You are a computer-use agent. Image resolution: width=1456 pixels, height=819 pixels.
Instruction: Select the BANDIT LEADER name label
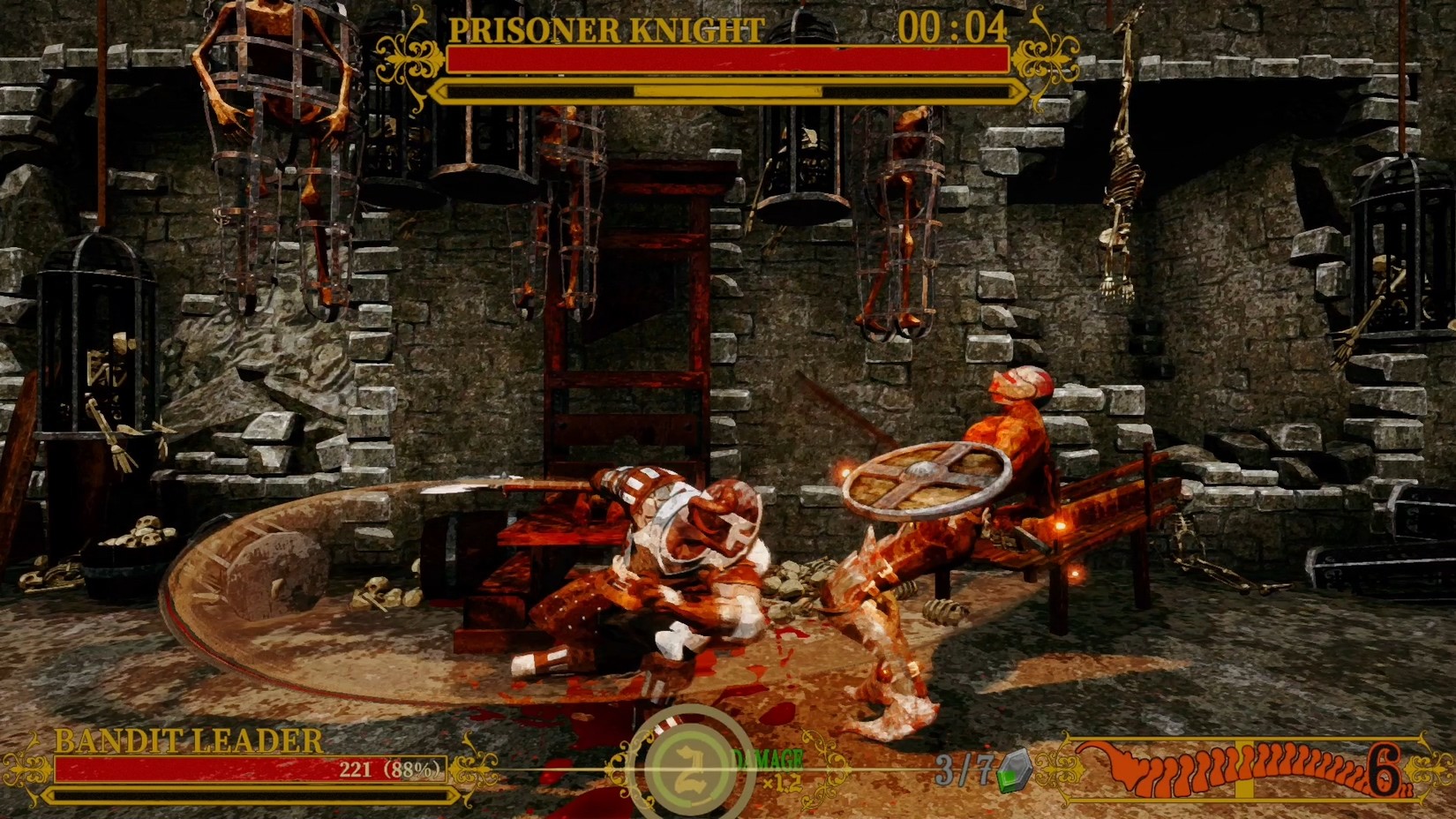(x=188, y=740)
